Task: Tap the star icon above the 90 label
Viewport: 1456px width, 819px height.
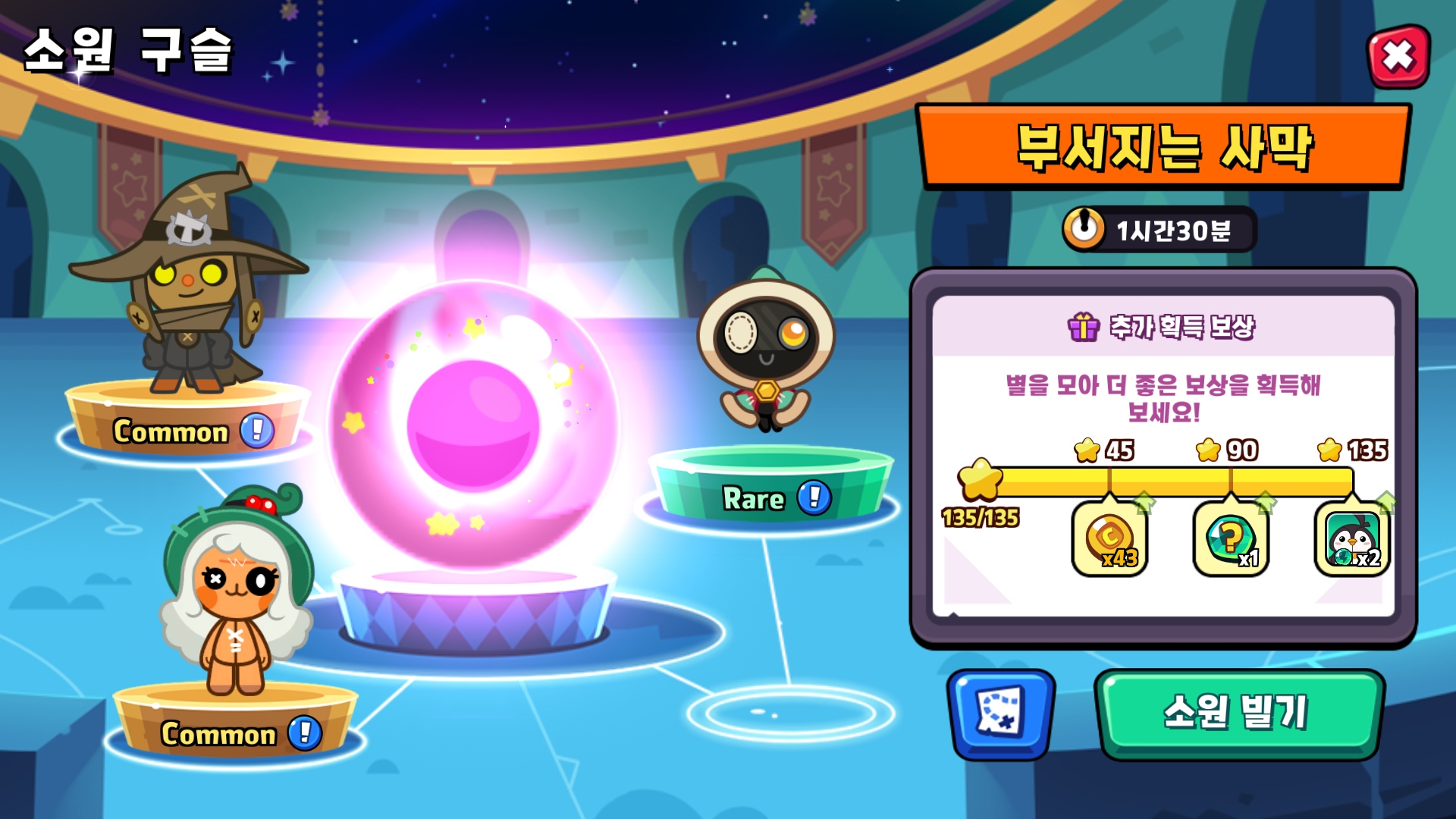Action: point(1207,450)
